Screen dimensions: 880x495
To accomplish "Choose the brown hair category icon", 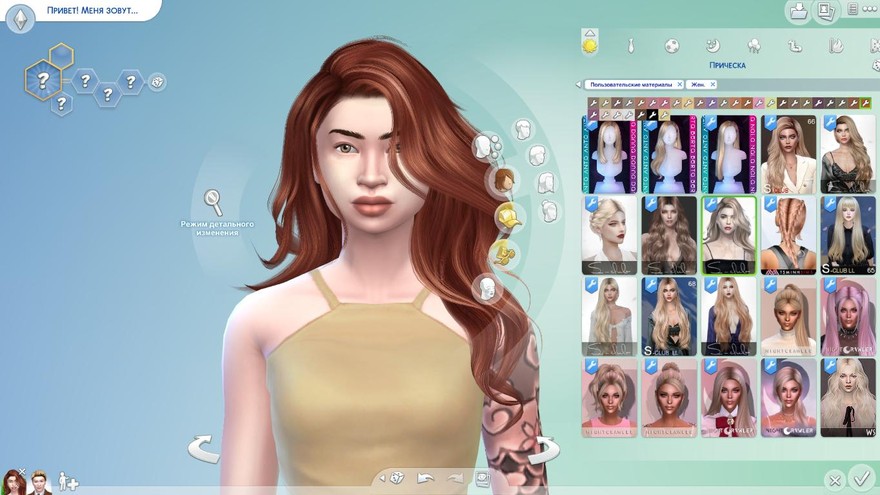I will click(x=503, y=182).
